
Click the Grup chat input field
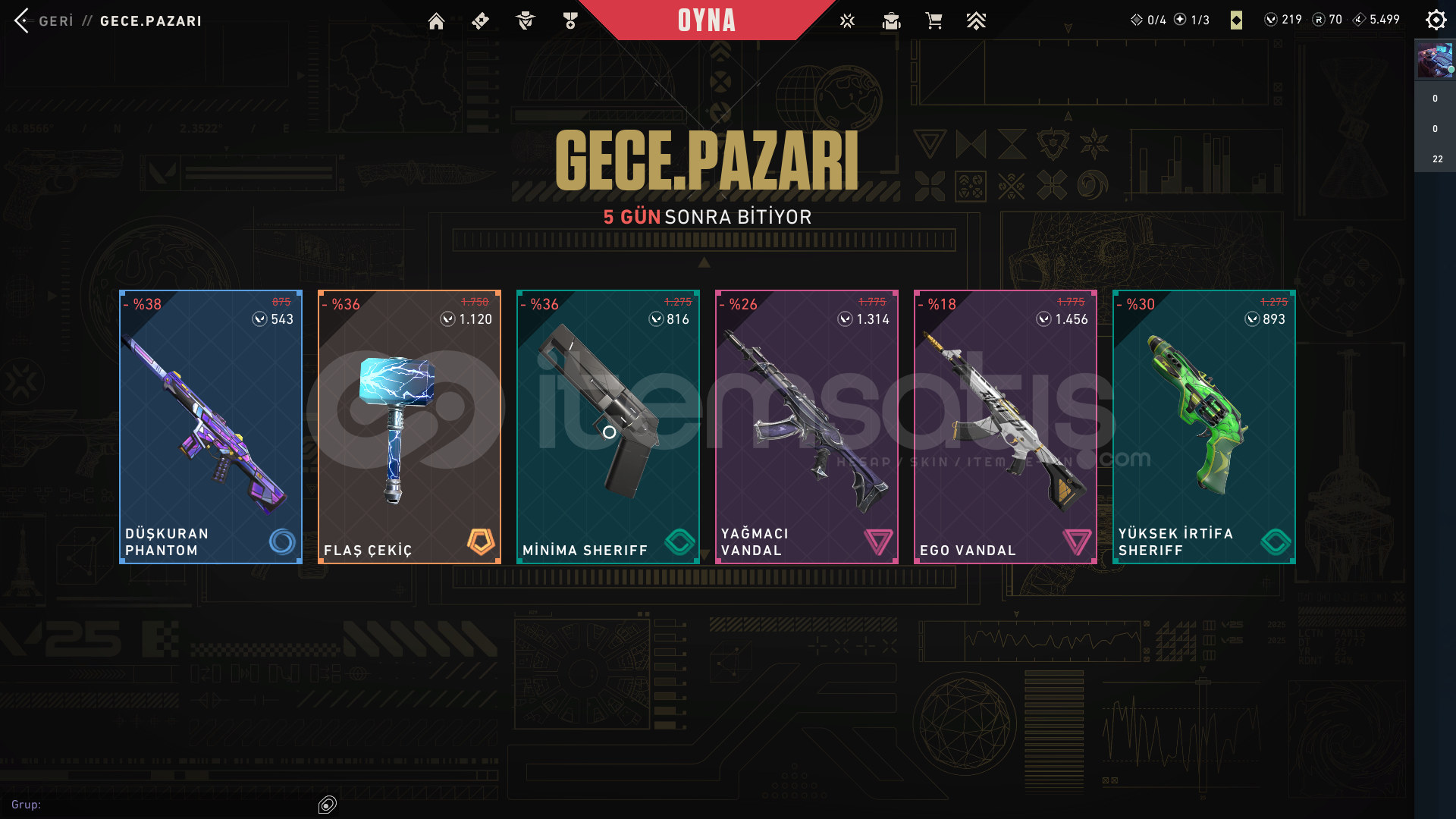coord(174,805)
